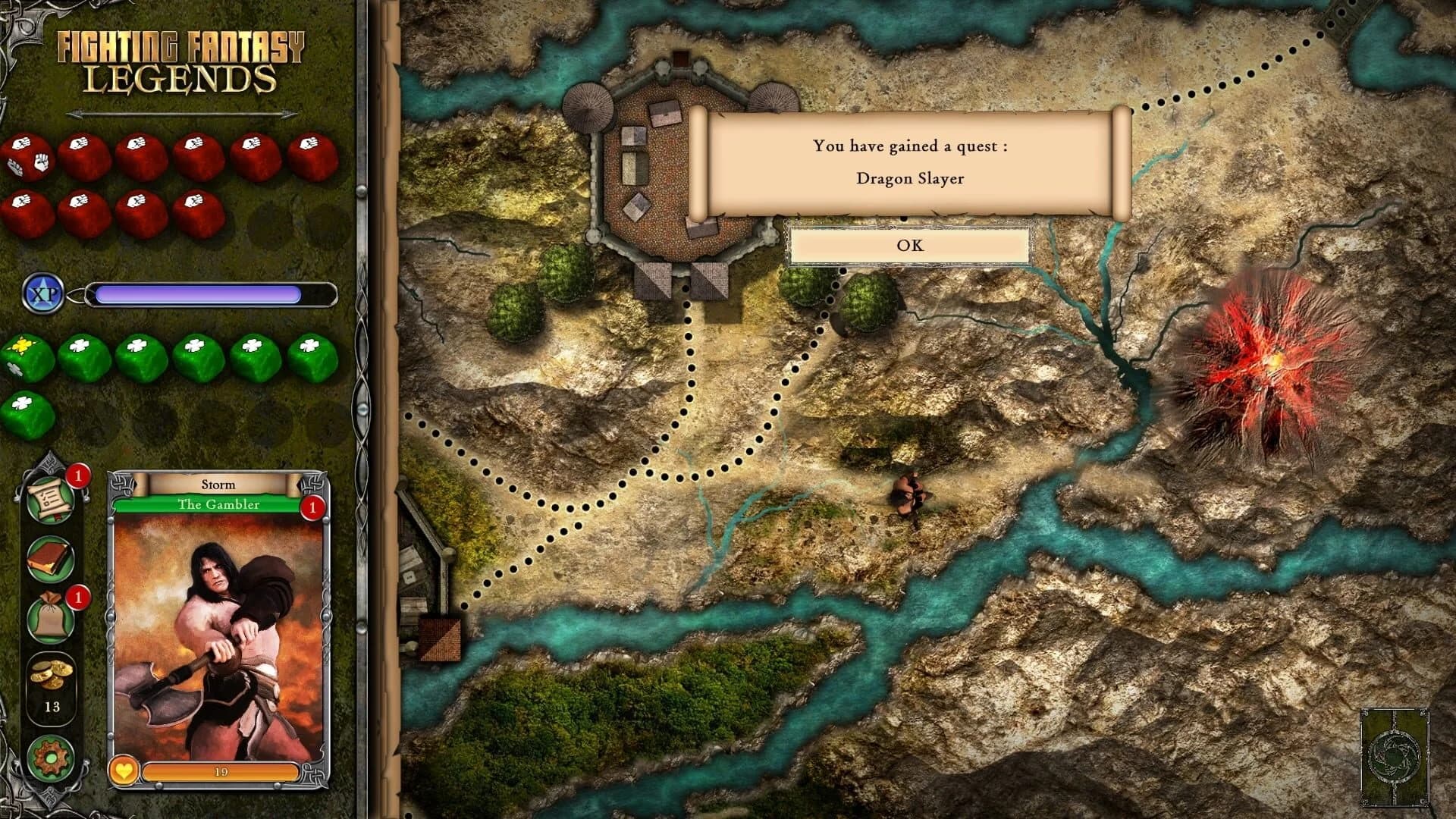Open the inventory bag
Image resolution: width=1456 pixels, height=819 pixels.
[x=50, y=623]
